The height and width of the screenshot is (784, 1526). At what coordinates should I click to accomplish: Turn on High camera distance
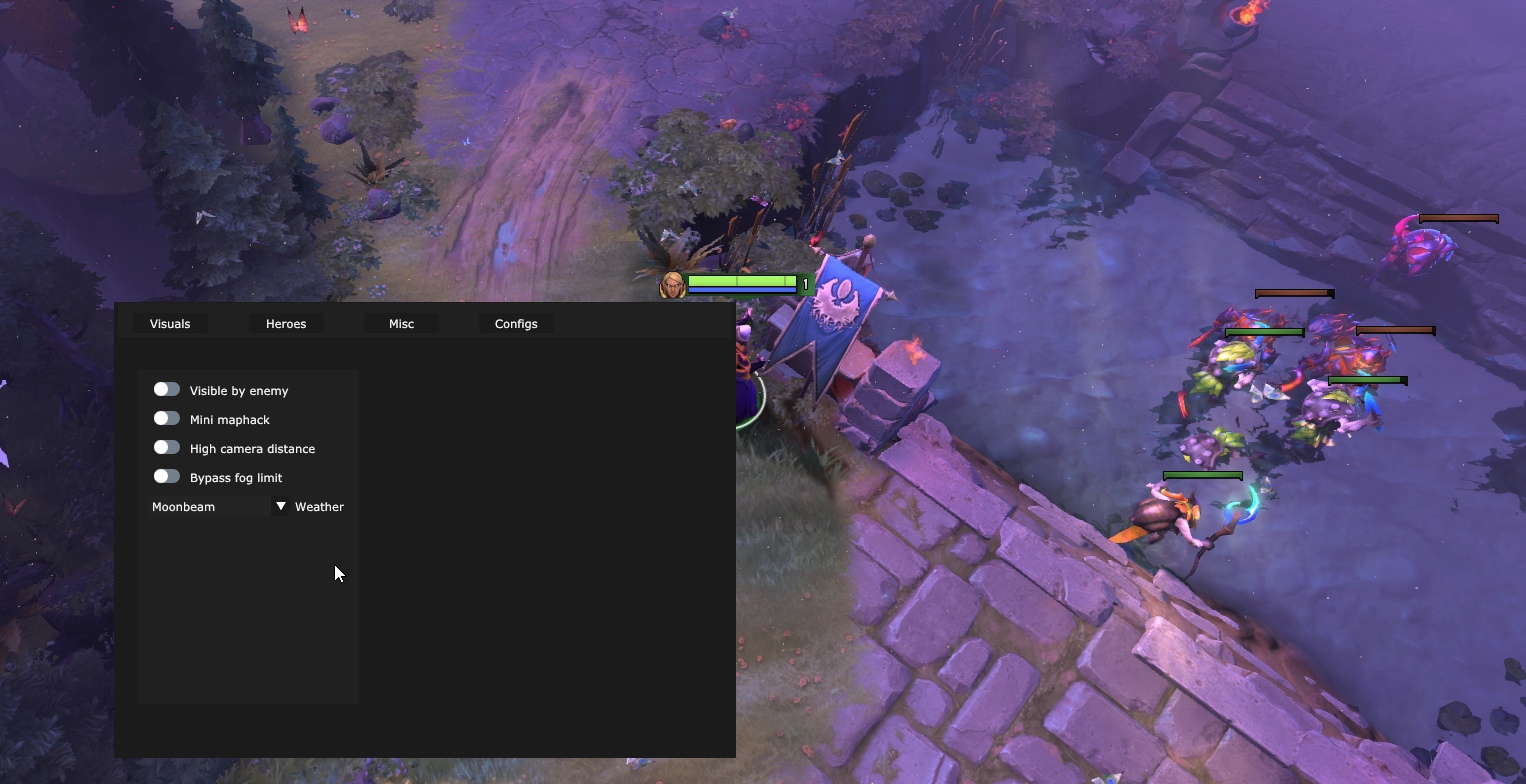[x=167, y=448]
